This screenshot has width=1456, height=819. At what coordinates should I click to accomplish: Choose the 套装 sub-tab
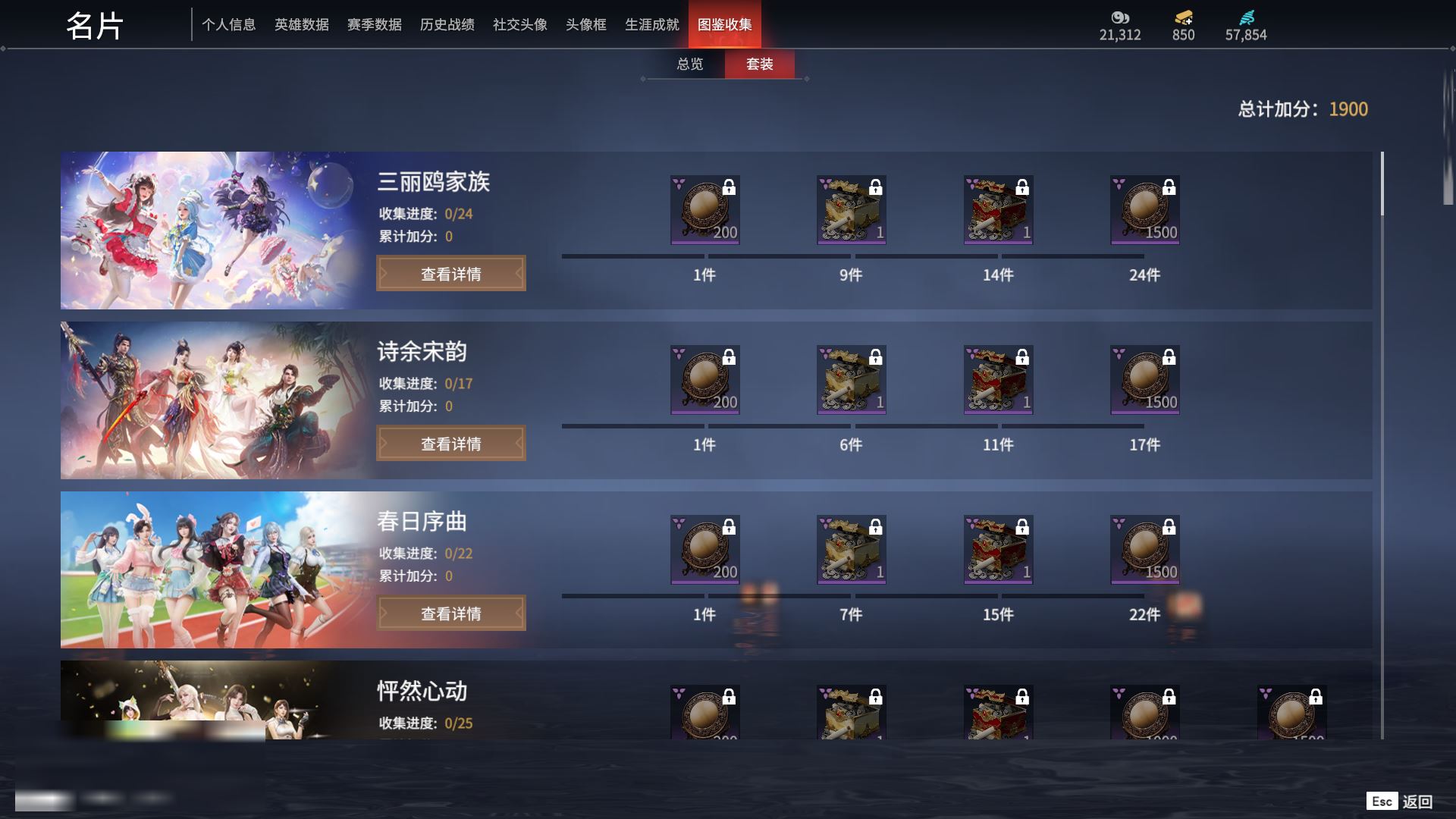tap(759, 64)
